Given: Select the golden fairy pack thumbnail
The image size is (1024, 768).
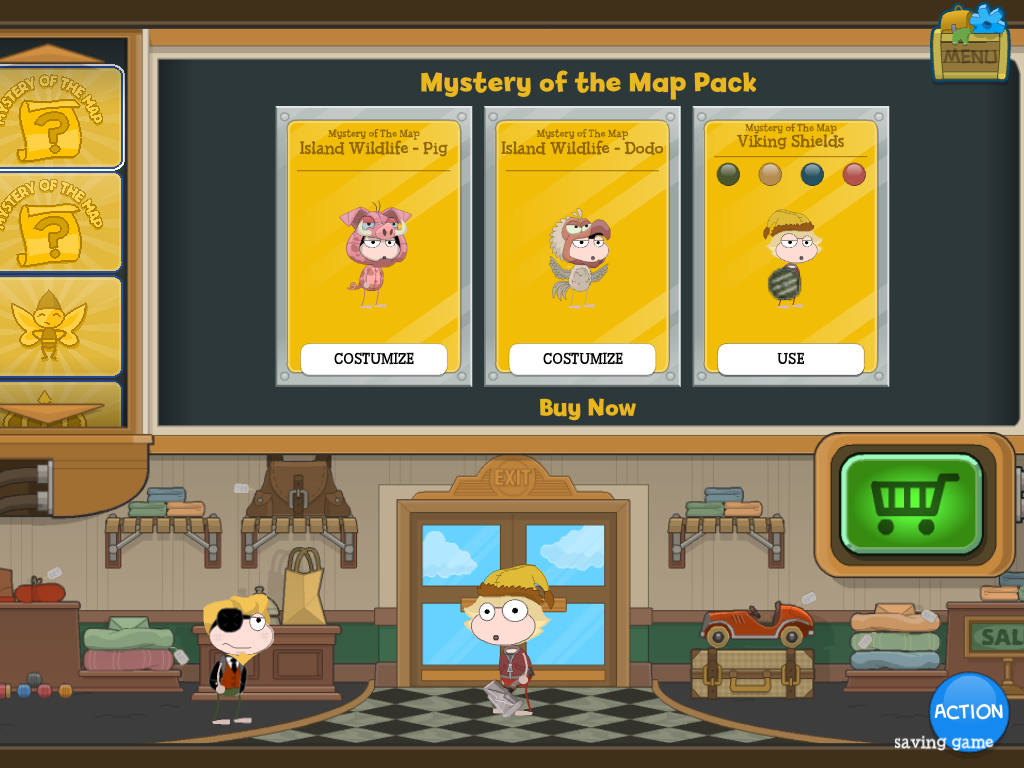Looking at the screenshot, I should [60, 326].
